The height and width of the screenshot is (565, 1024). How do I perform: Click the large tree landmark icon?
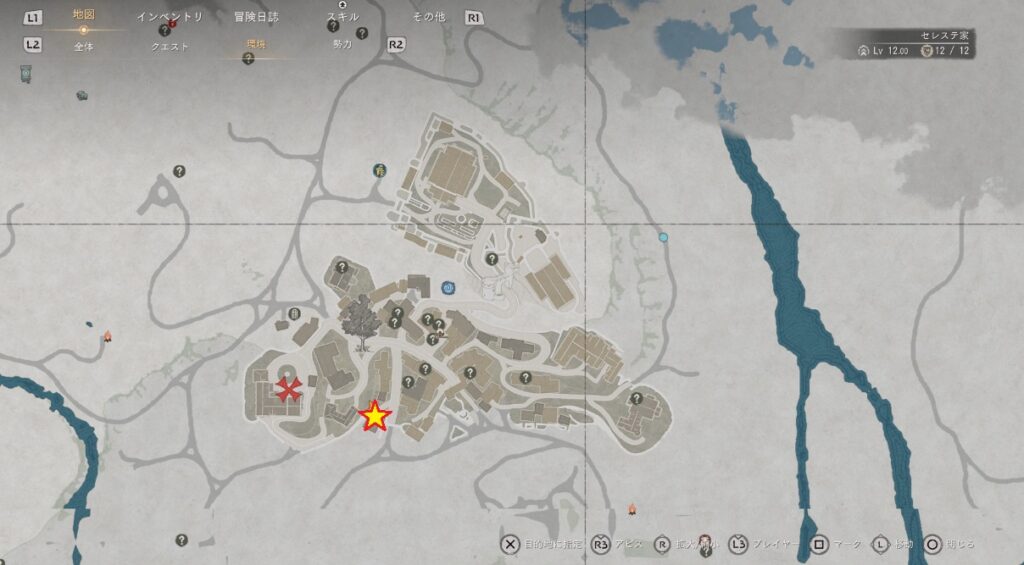(x=357, y=322)
